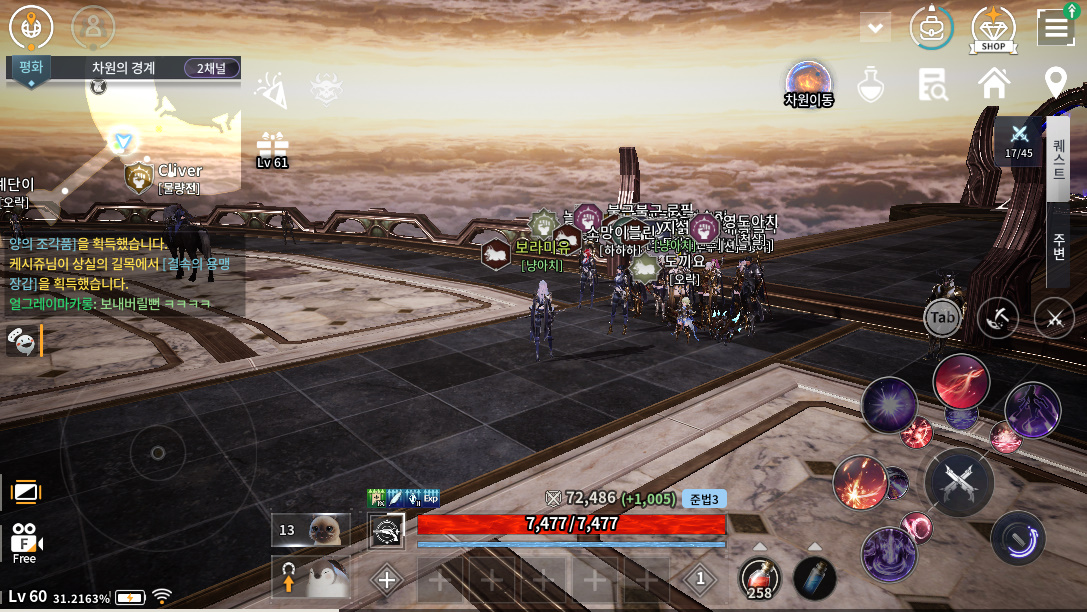This screenshot has height=612, width=1087.
Task: Click the Tab target-switch button
Action: point(943,318)
